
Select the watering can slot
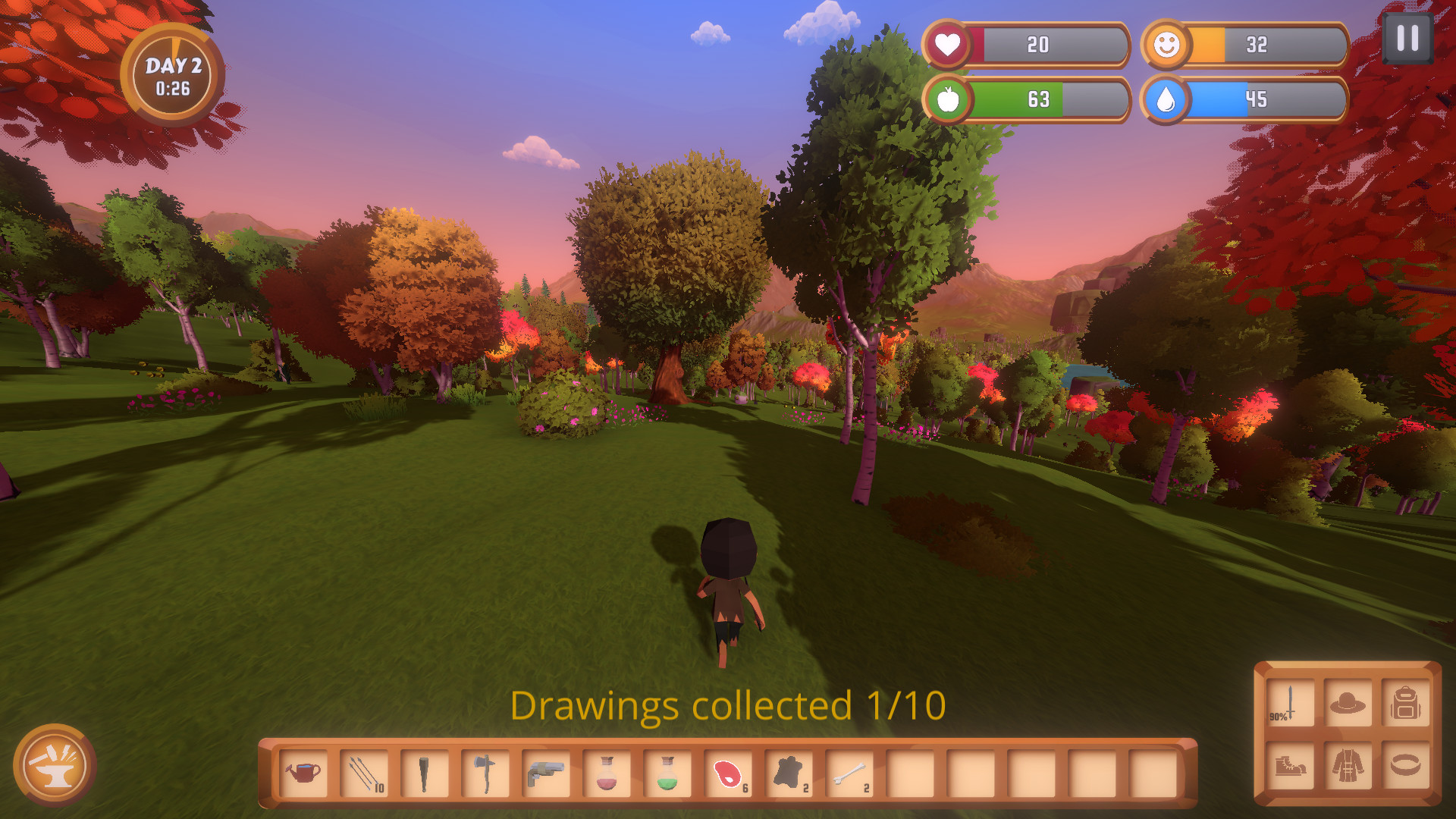click(303, 773)
